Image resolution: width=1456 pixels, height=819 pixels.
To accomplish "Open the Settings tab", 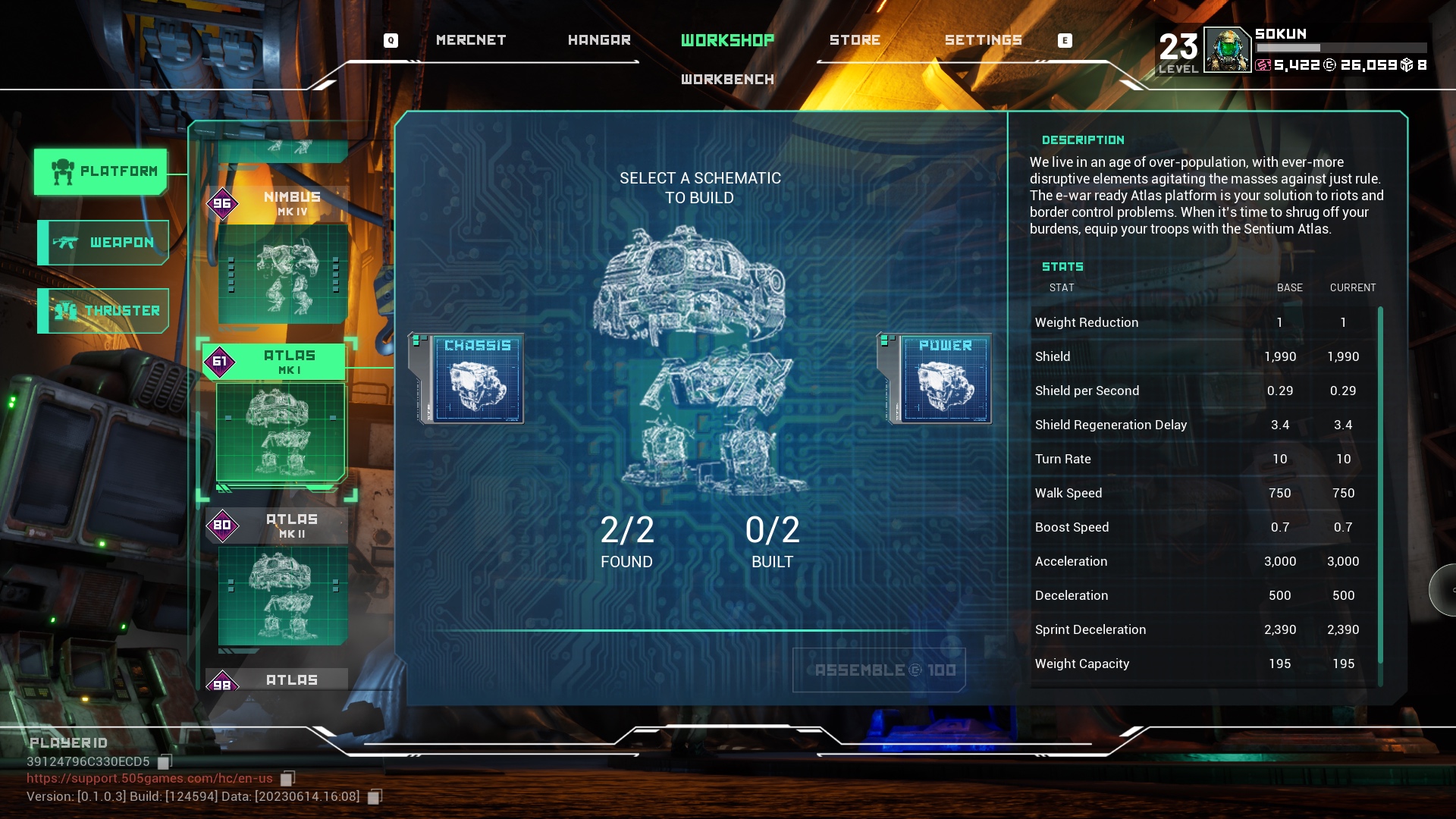I will (983, 40).
